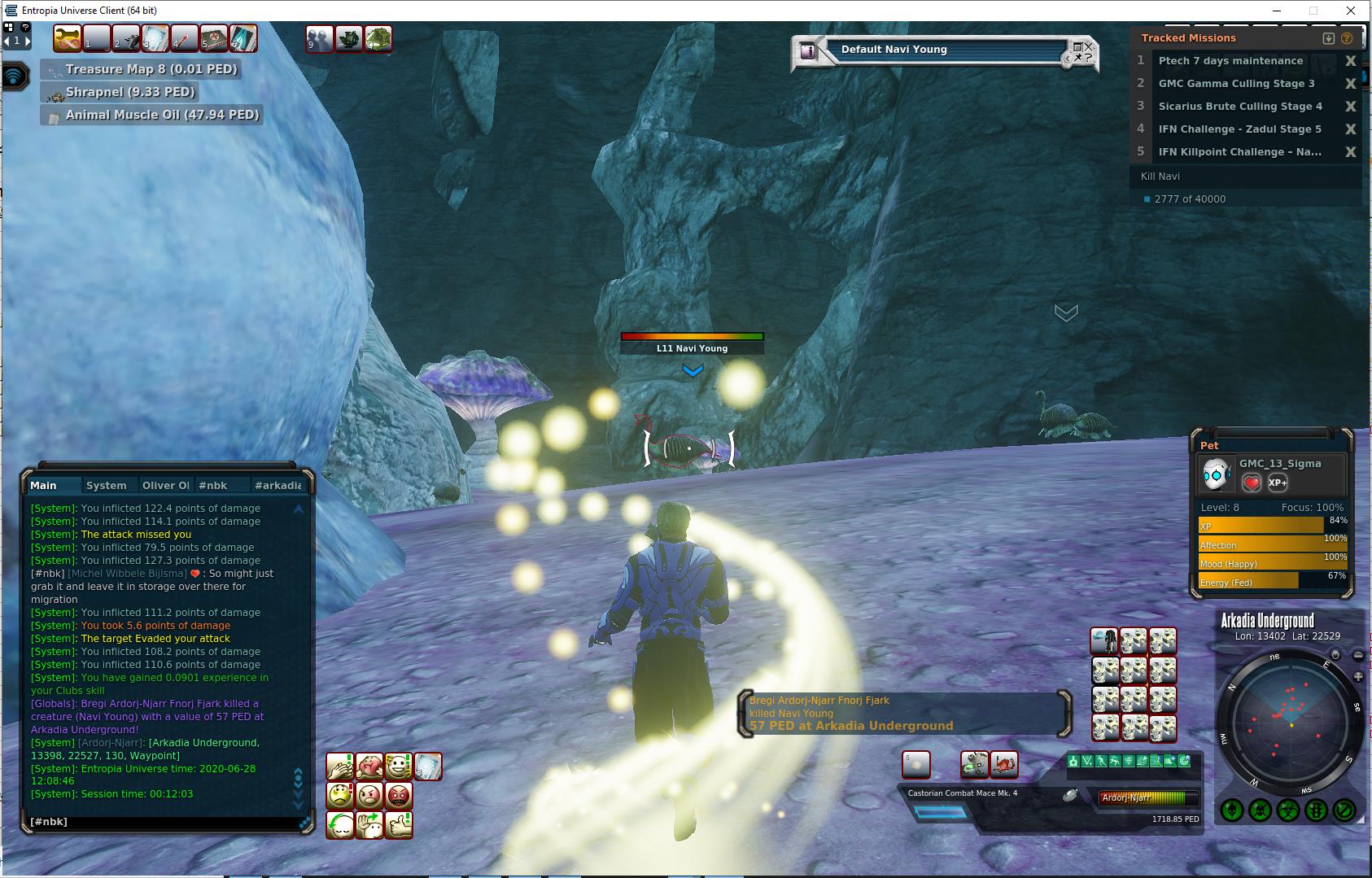Use the yellow wrench repair hotbar icon

click(68, 38)
